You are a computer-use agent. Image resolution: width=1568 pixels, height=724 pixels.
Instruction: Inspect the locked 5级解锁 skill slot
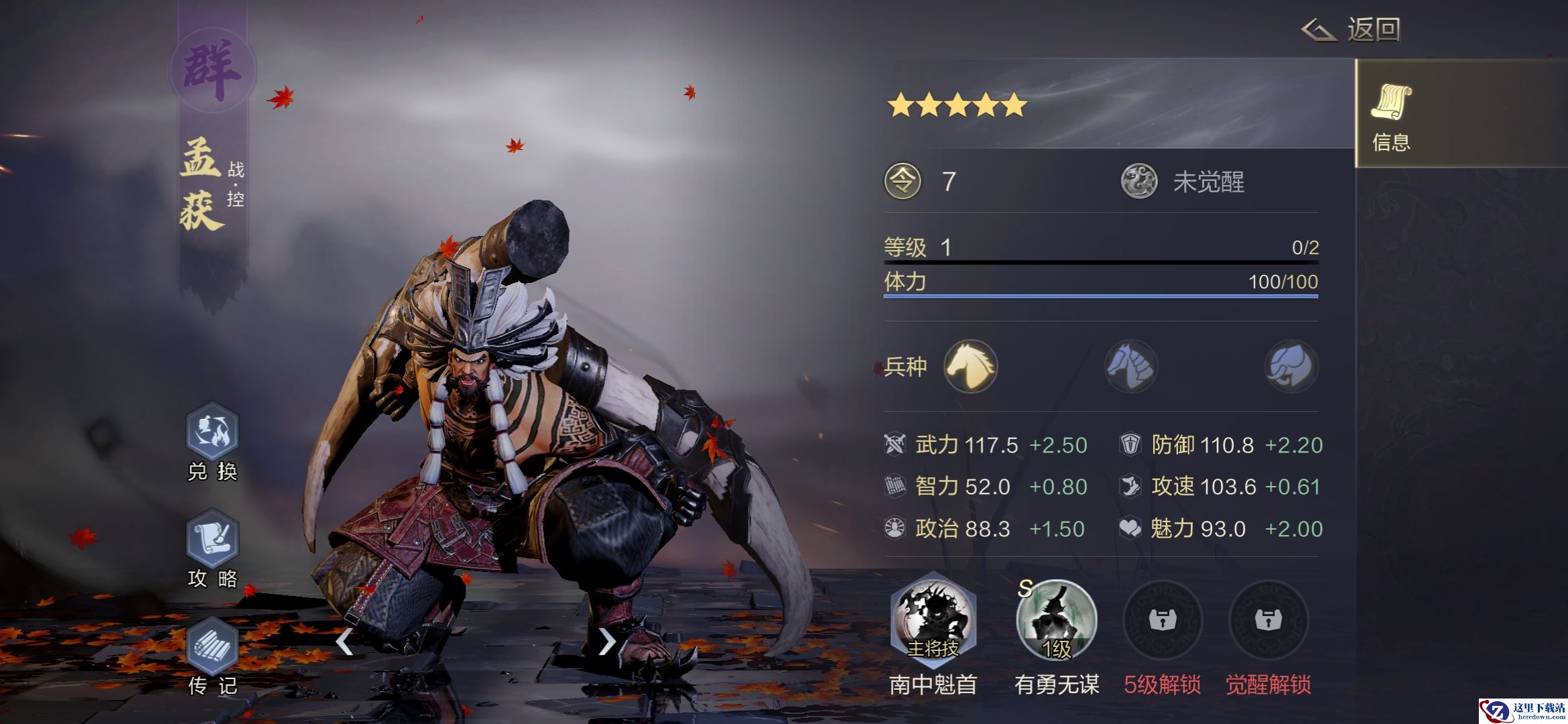(1163, 621)
